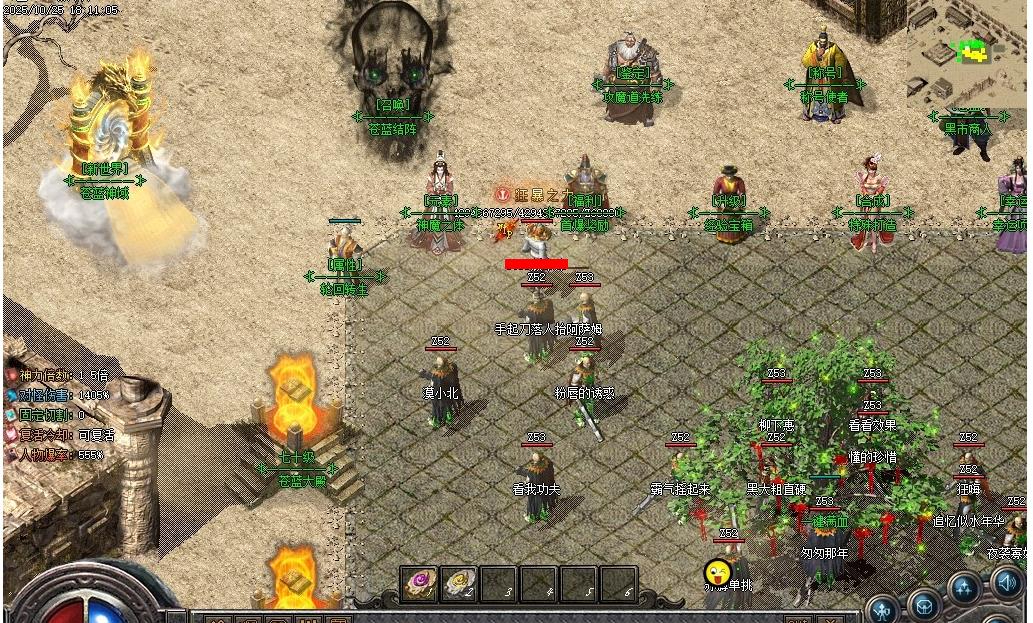
Task: Click the empty hotbar slot numbered 3
Action: click(498, 584)
